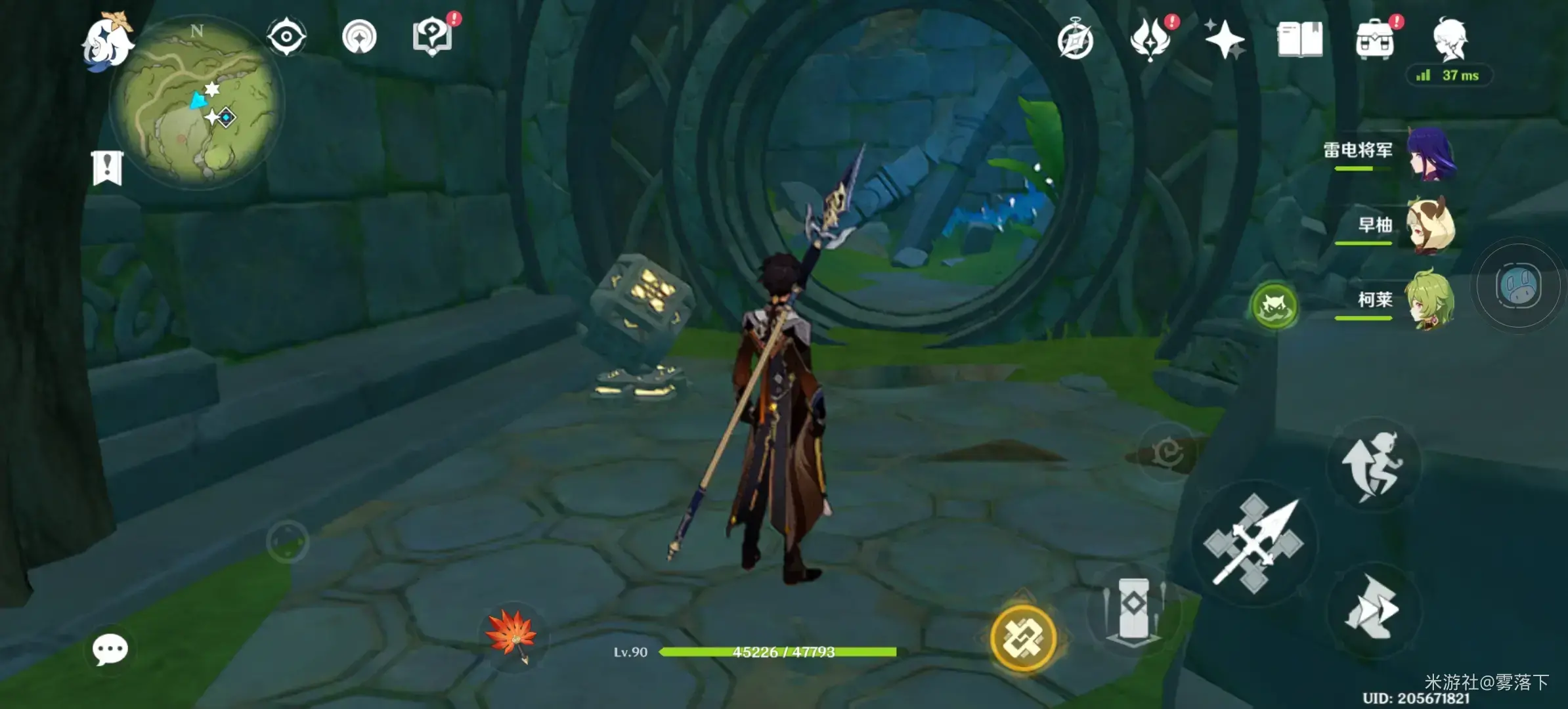Open the Paimon menu
Screen dimensions: 1568x709
[106, 42]
